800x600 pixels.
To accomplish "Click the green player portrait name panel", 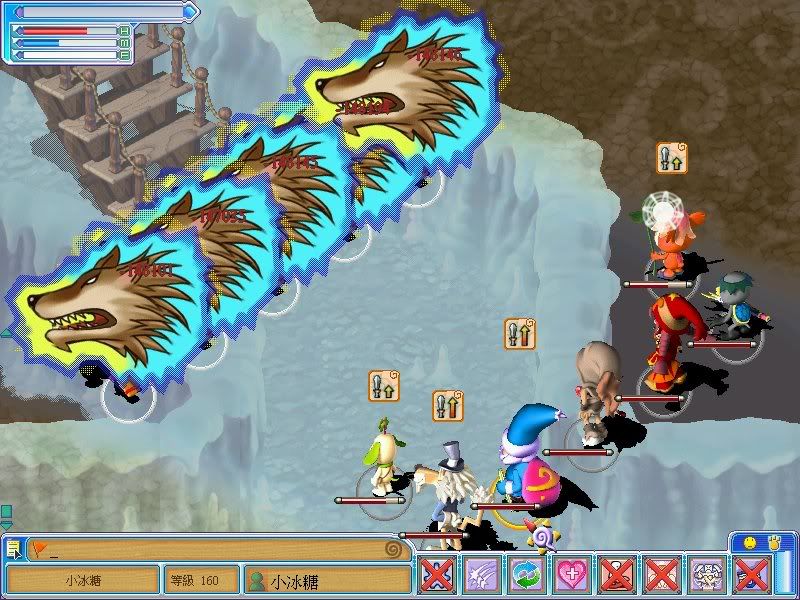I will tap(328, 579).
